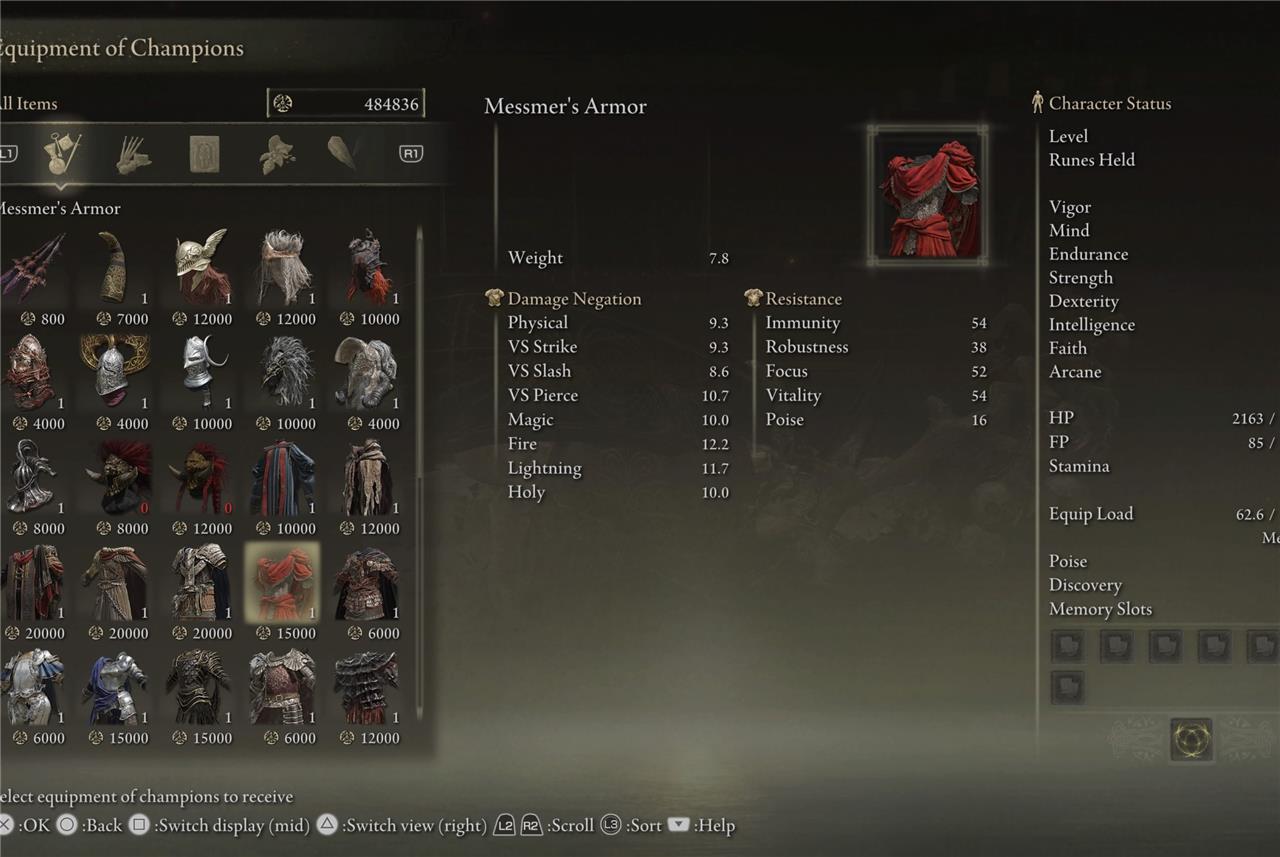Switch to the flower category tab
This screenshot has width=1280, height=857.
click(x=276, y=154)
